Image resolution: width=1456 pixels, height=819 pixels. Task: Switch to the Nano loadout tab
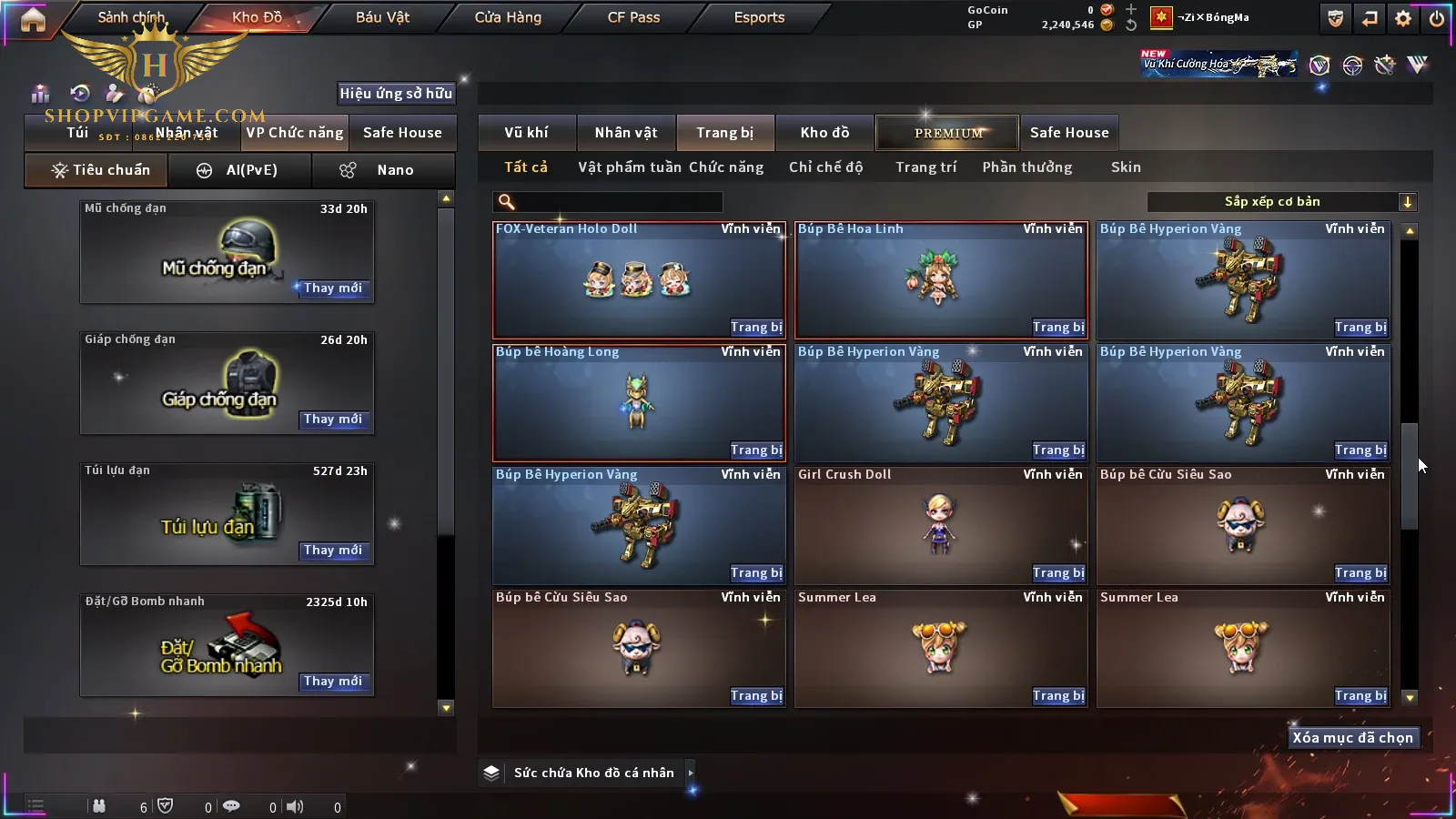click(383, 170)
